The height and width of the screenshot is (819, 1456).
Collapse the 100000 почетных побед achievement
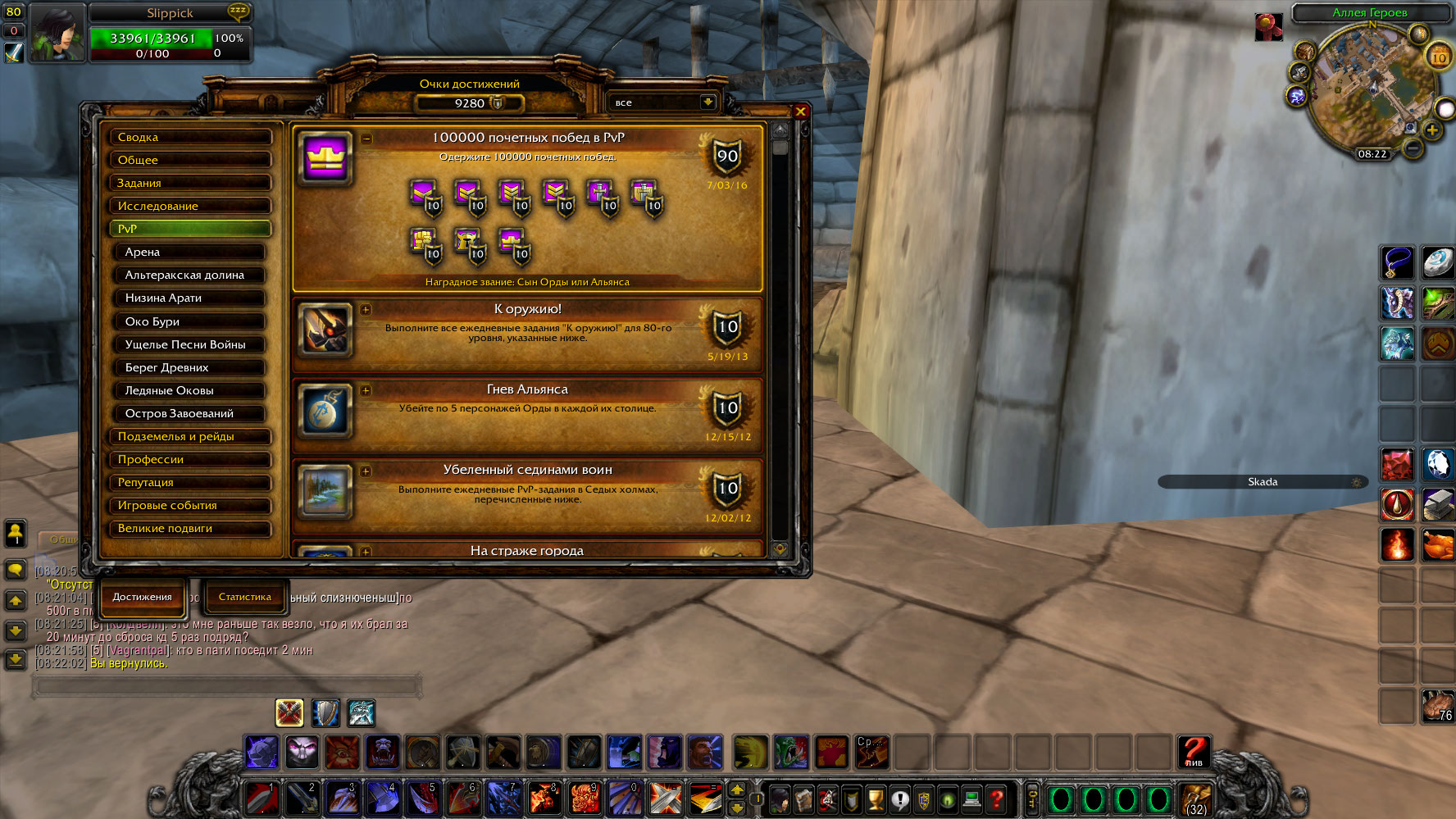coord(366,139)
